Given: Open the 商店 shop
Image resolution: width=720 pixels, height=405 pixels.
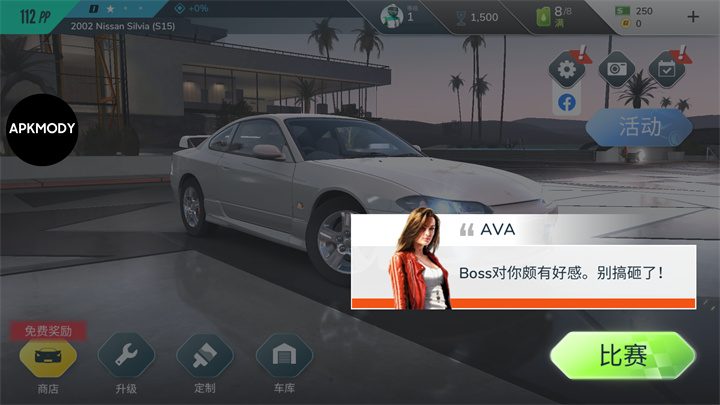Looking at the screenshot, I should (x=47, y=355).
